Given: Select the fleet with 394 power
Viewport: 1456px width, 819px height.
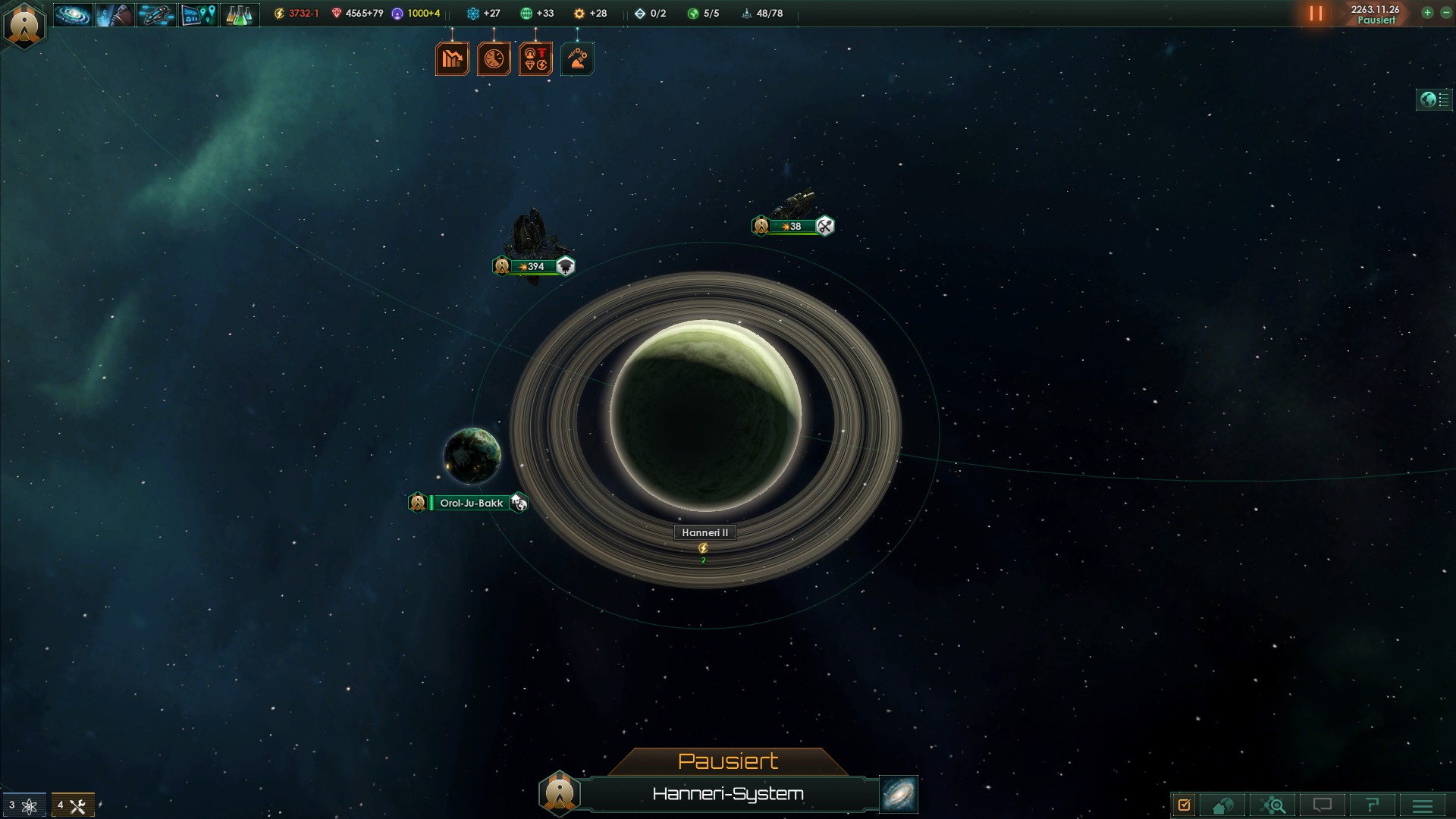Looking at the screenshot, I should 535,266.
